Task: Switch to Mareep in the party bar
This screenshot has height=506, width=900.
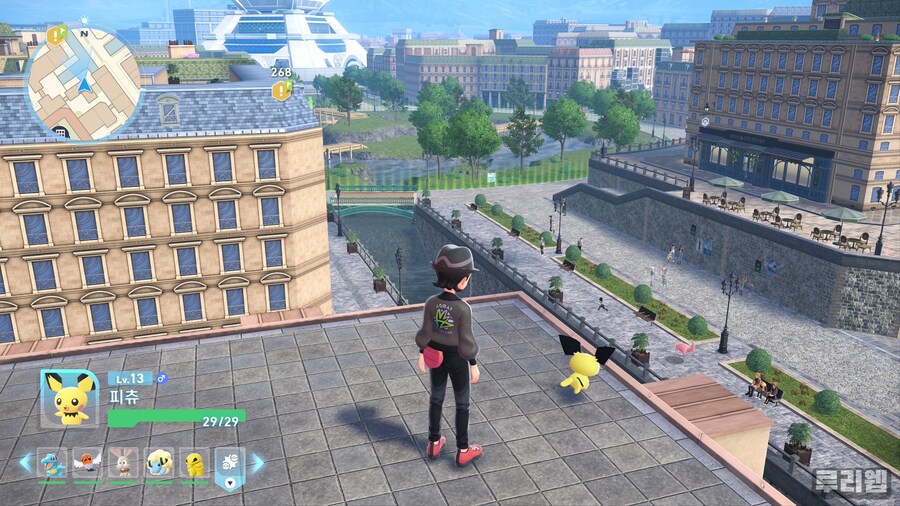Action: (159, 463)
